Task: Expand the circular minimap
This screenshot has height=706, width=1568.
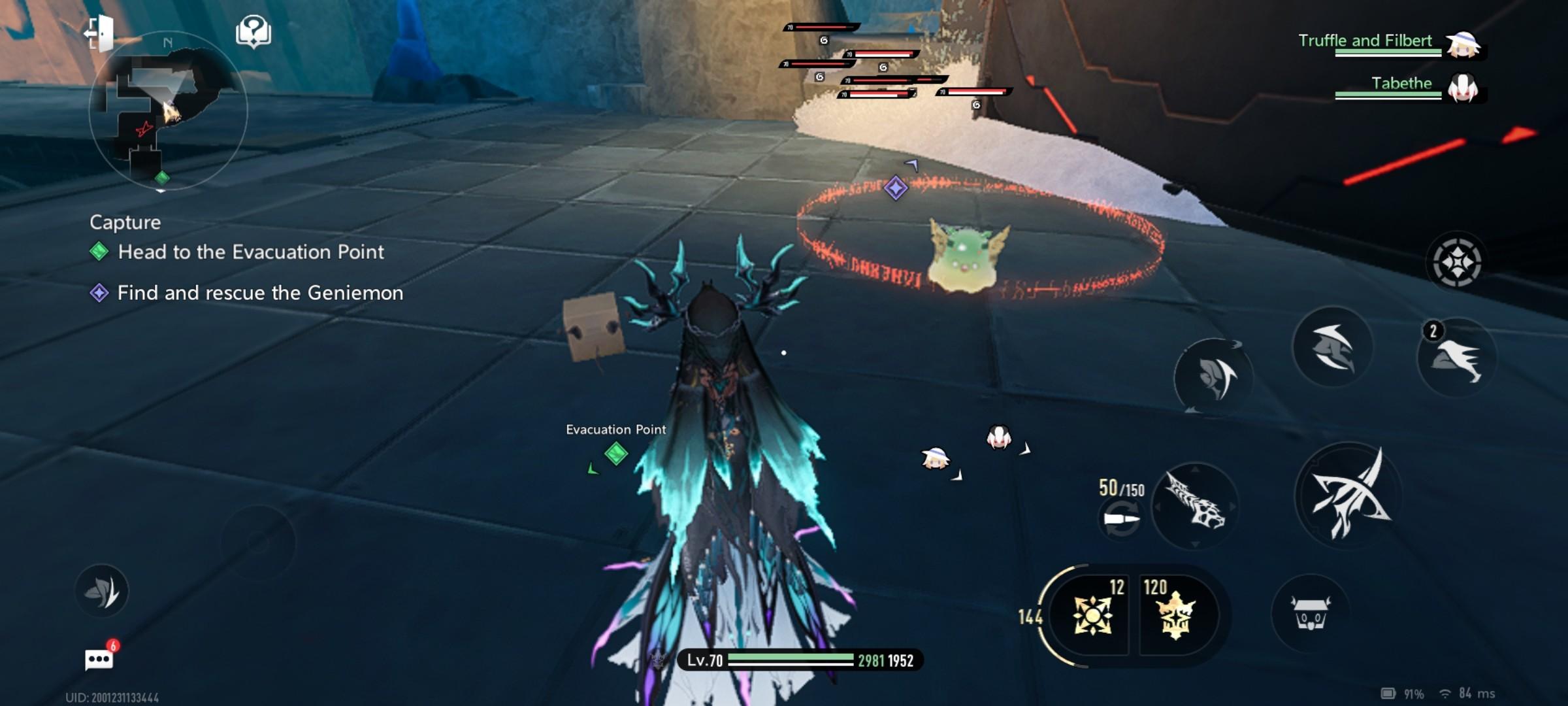Action: point(168,111)
